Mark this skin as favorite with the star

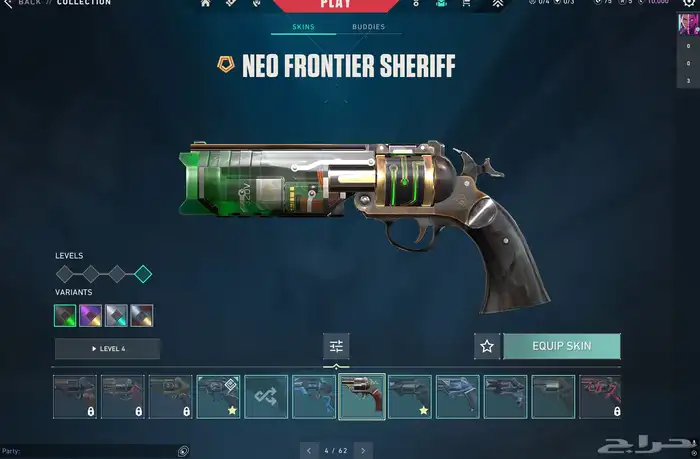coord(487,346)
